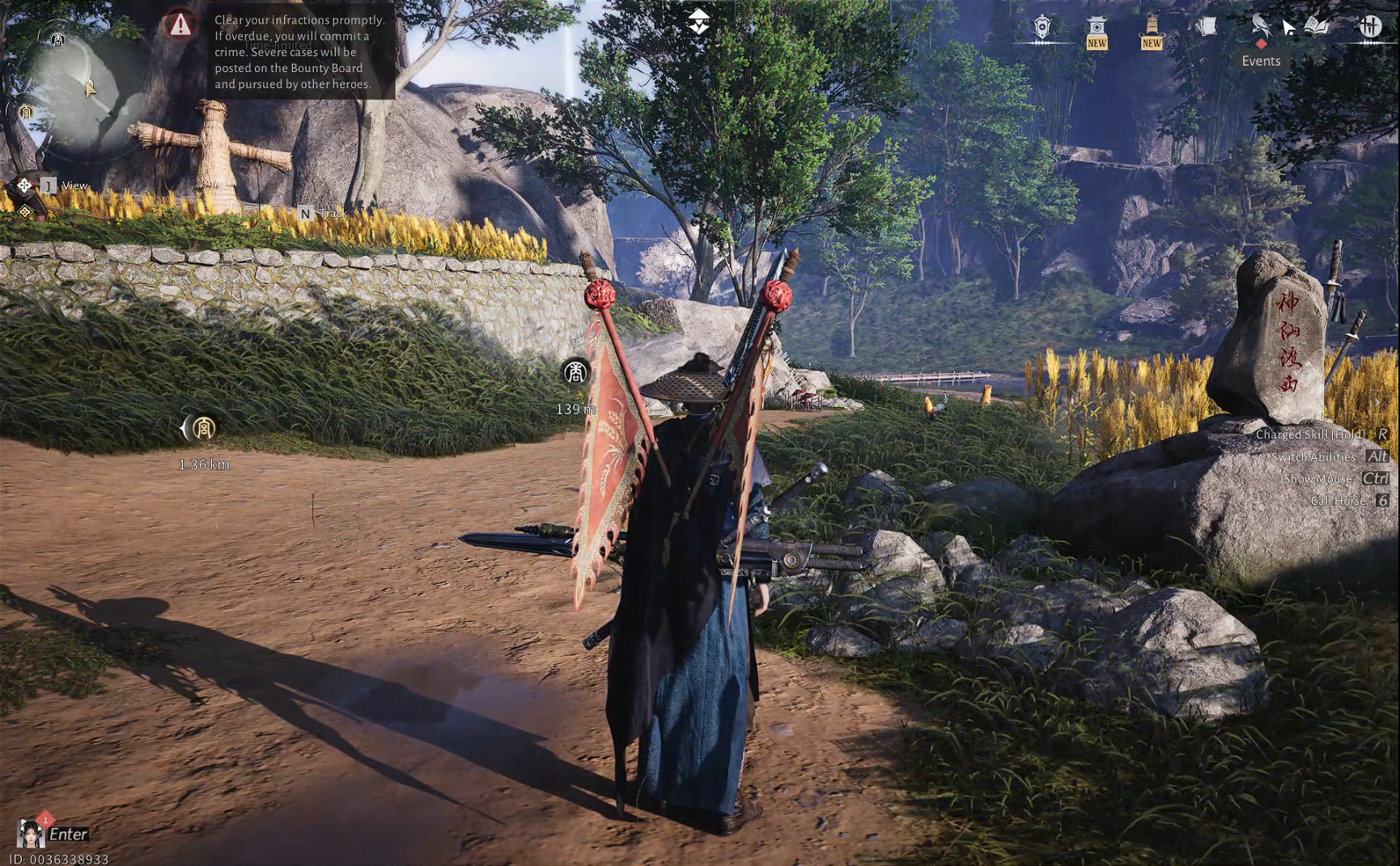
Task: Click the compass rose icon near View prompt
Action: point(25,185)
